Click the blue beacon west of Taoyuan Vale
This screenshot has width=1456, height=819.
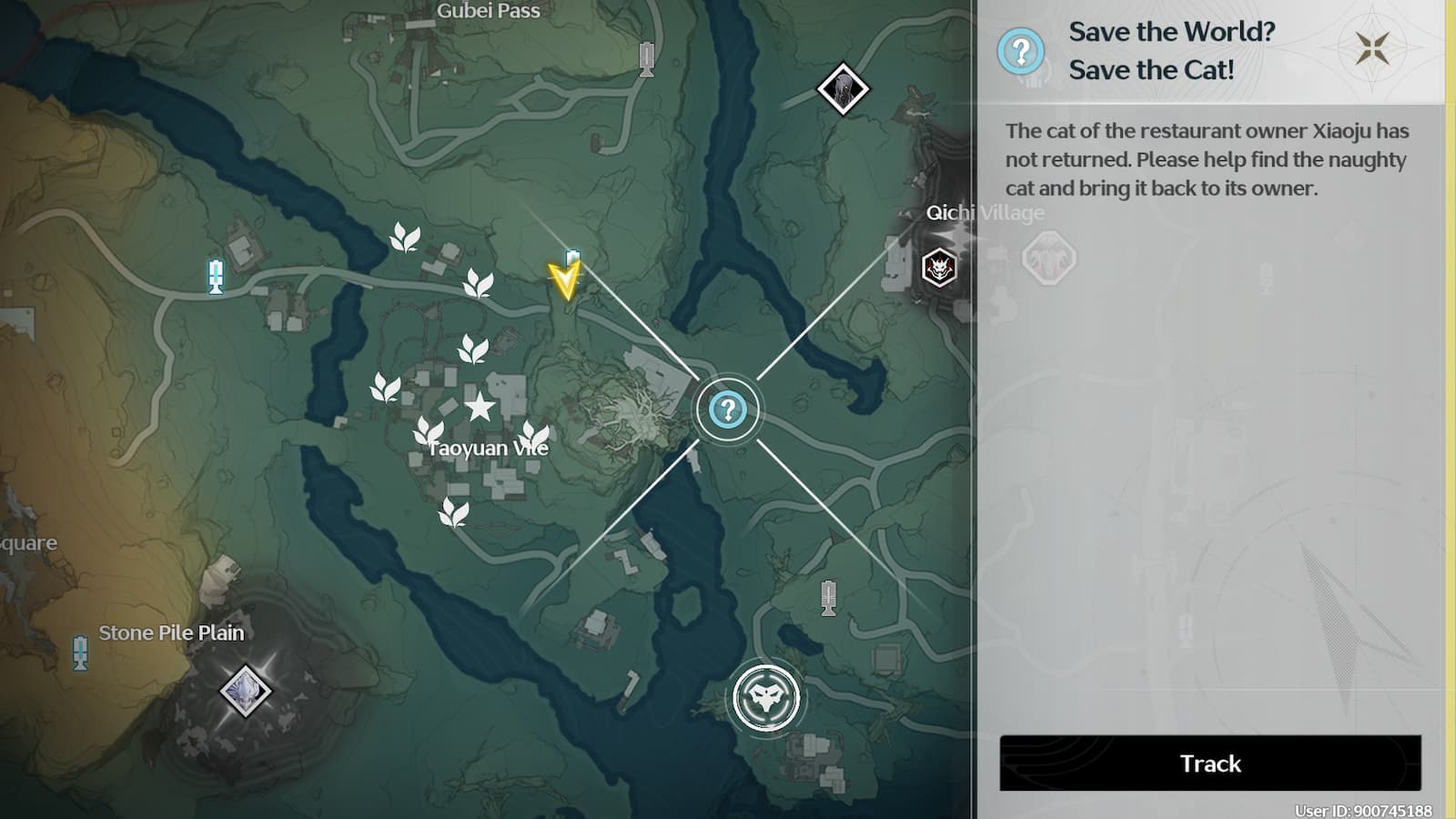pos(216,276)
